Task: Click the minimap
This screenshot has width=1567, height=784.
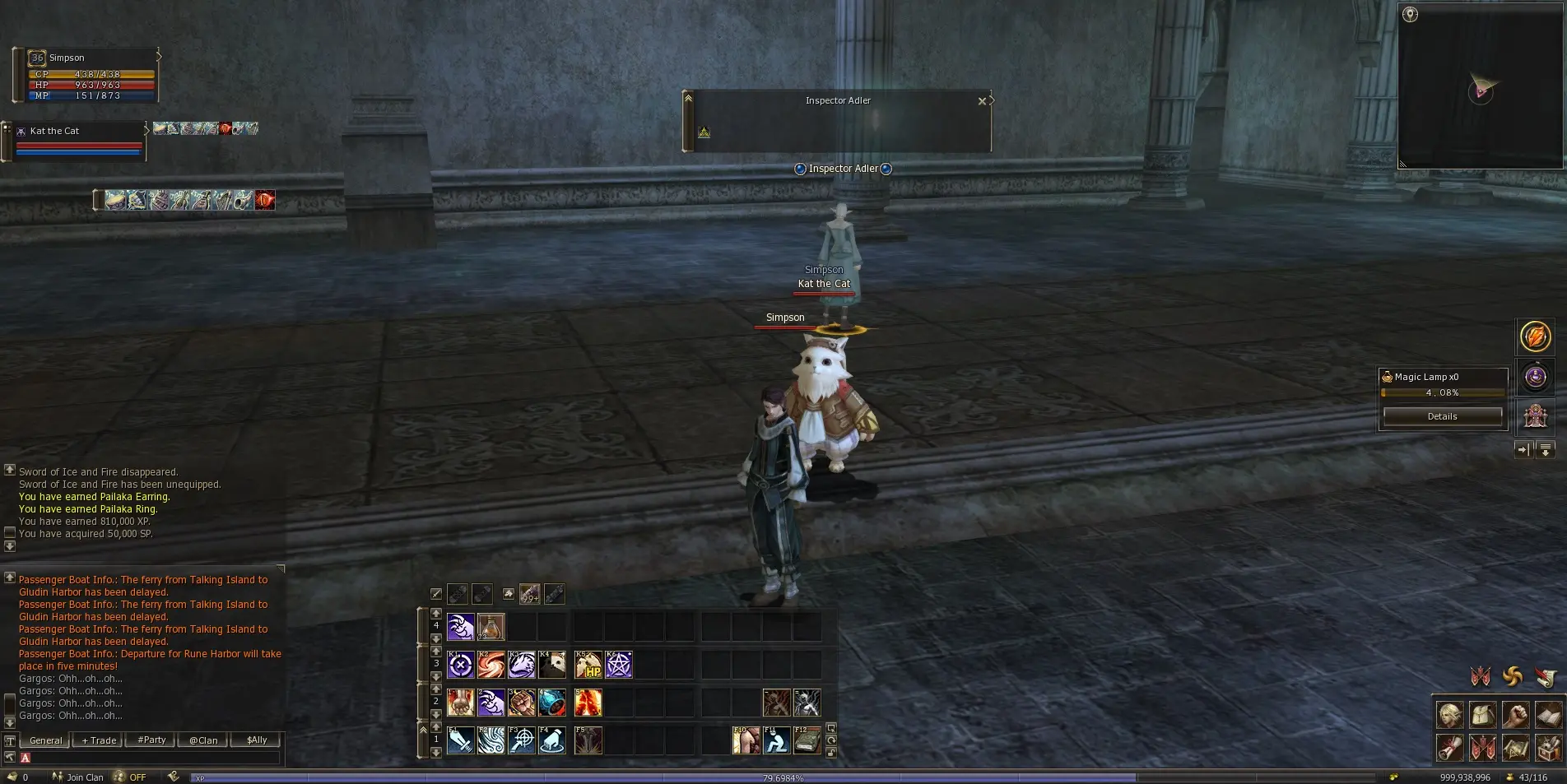Action: click(x=1480, y=86)
